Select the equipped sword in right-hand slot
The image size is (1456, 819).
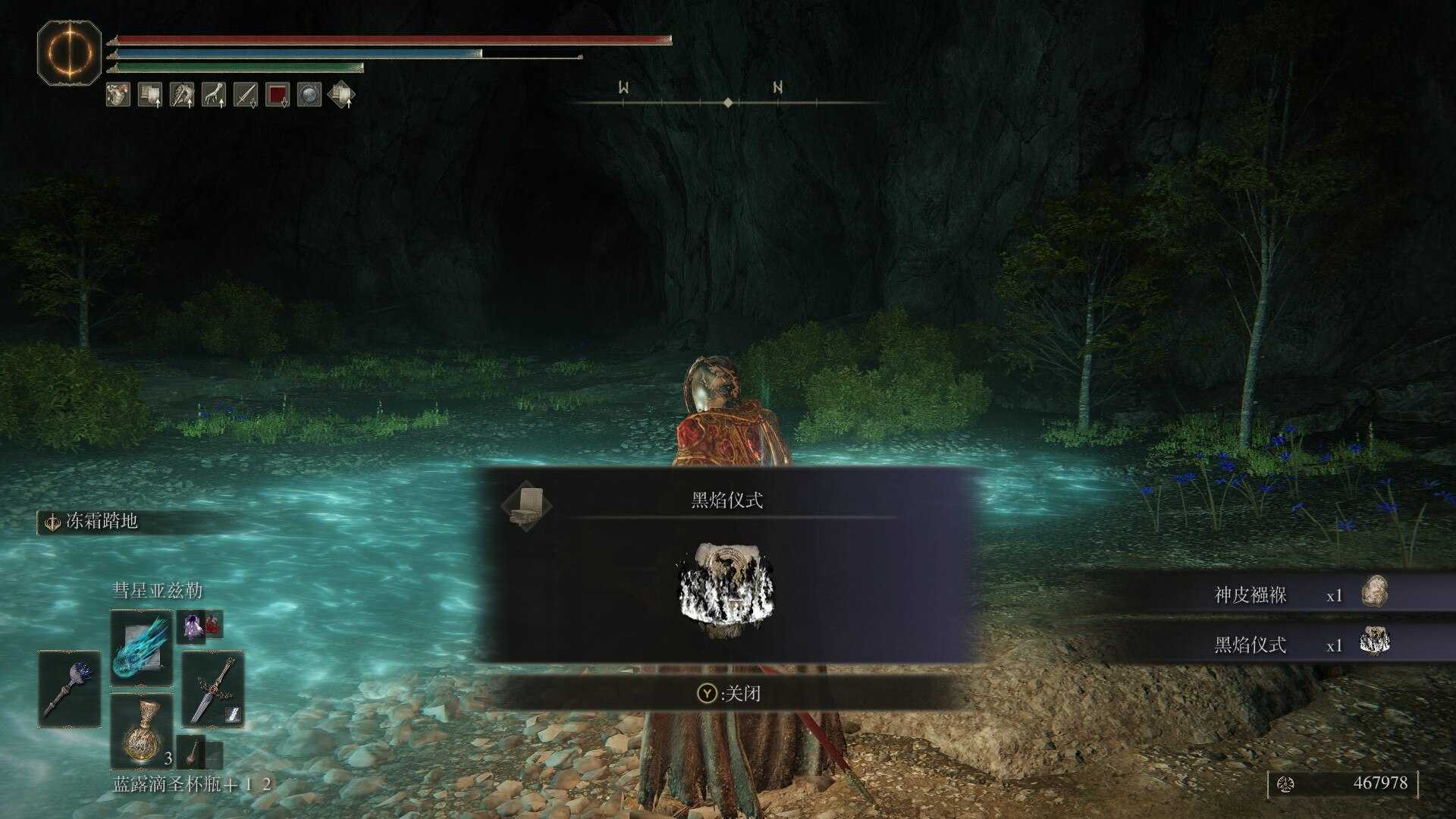213,689
